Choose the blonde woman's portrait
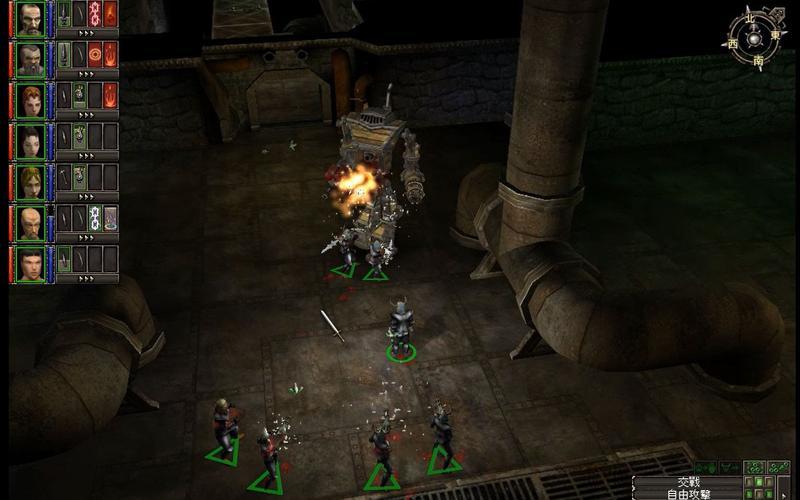This screenshot has height=500, width=800. click(30, 181)
